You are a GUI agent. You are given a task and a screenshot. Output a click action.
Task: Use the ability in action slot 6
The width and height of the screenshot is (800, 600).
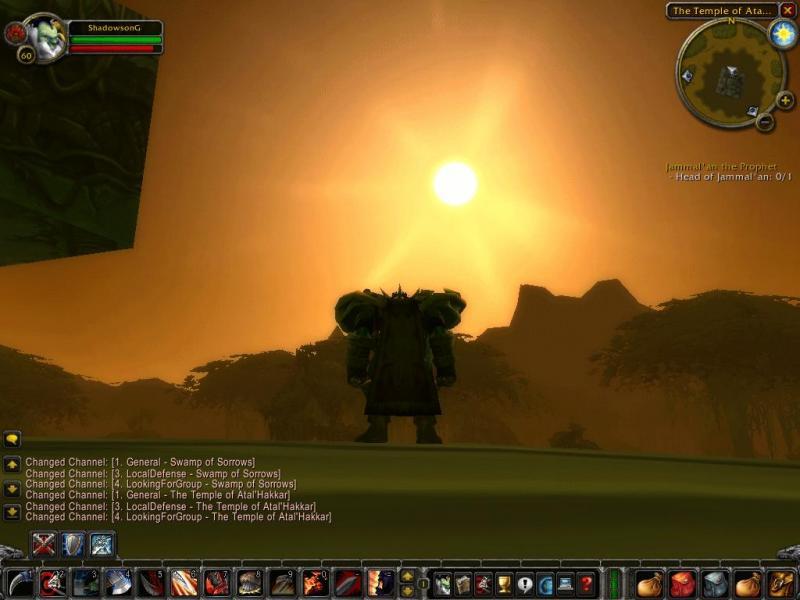183,583
